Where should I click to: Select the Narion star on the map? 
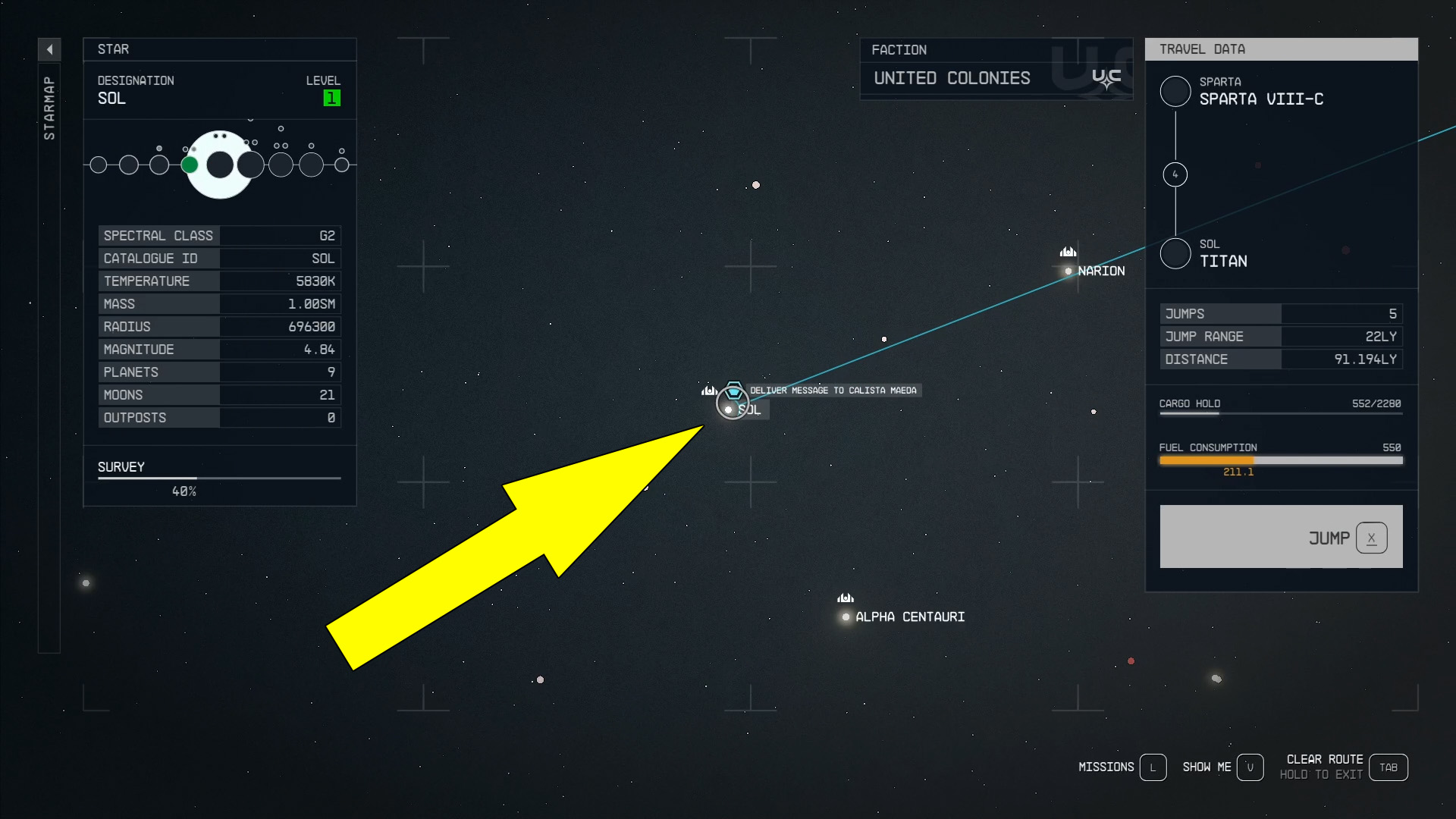pyautogui.click(x=1068, y=271)
